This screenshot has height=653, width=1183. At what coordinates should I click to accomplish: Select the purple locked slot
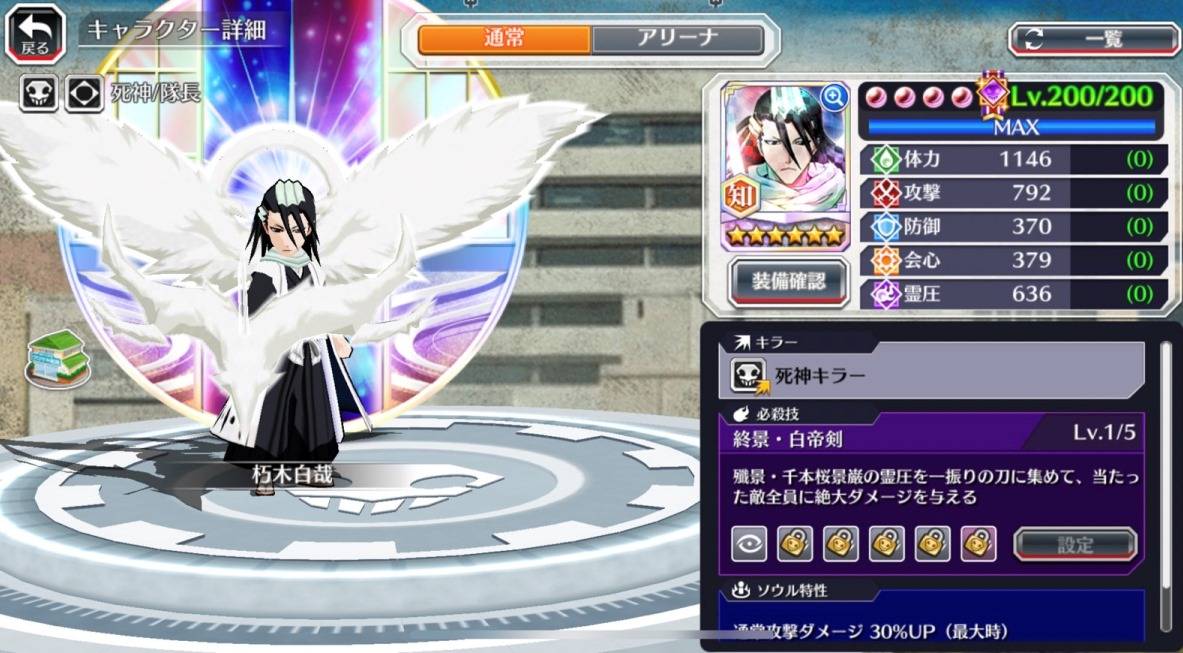[x=978, y=544]
